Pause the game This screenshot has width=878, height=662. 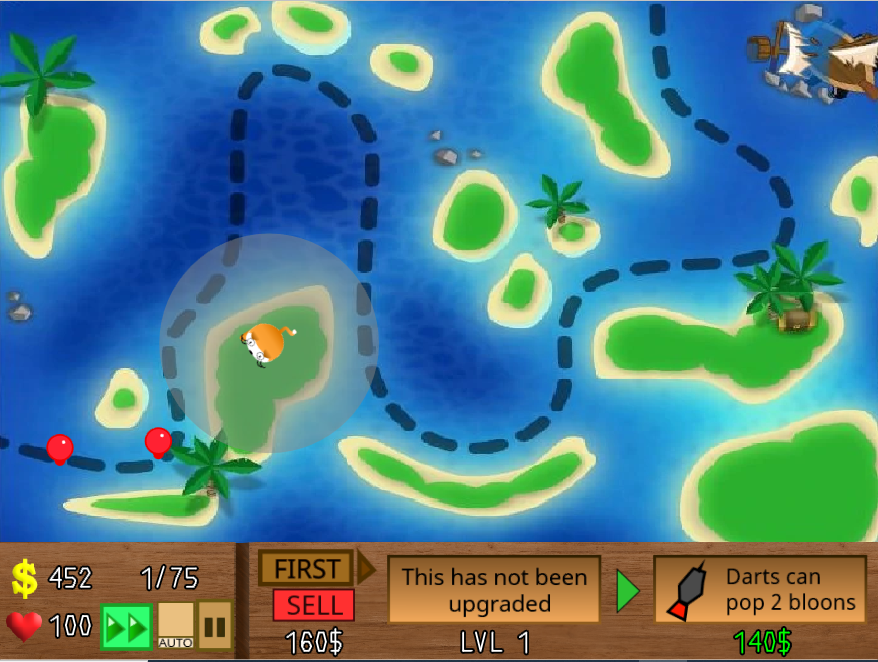(215, 625)
